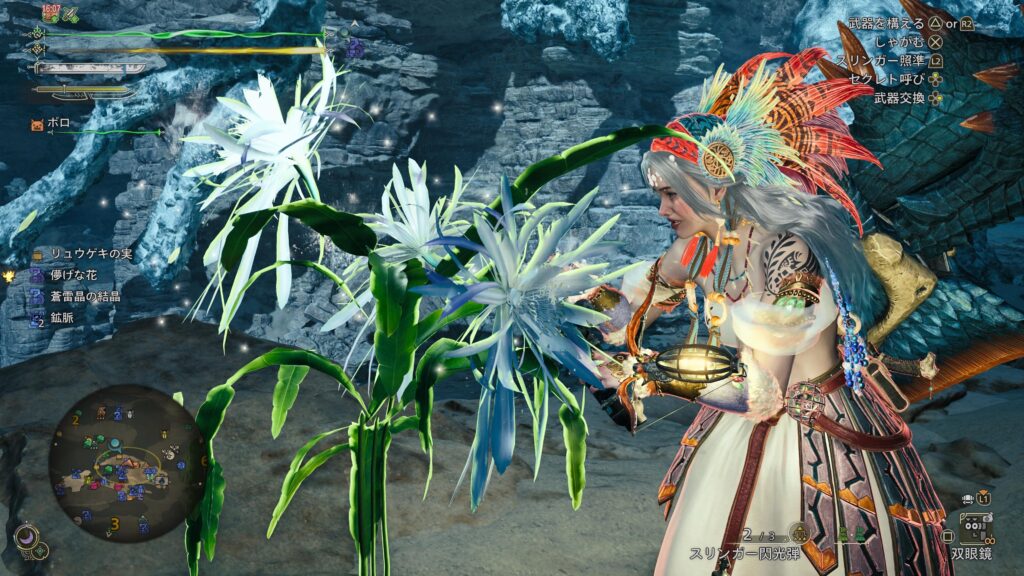Viewport: 1024px width, 576px height.
Task: Click the purple monster icon near stamina bar
Action: click(355, 46)
